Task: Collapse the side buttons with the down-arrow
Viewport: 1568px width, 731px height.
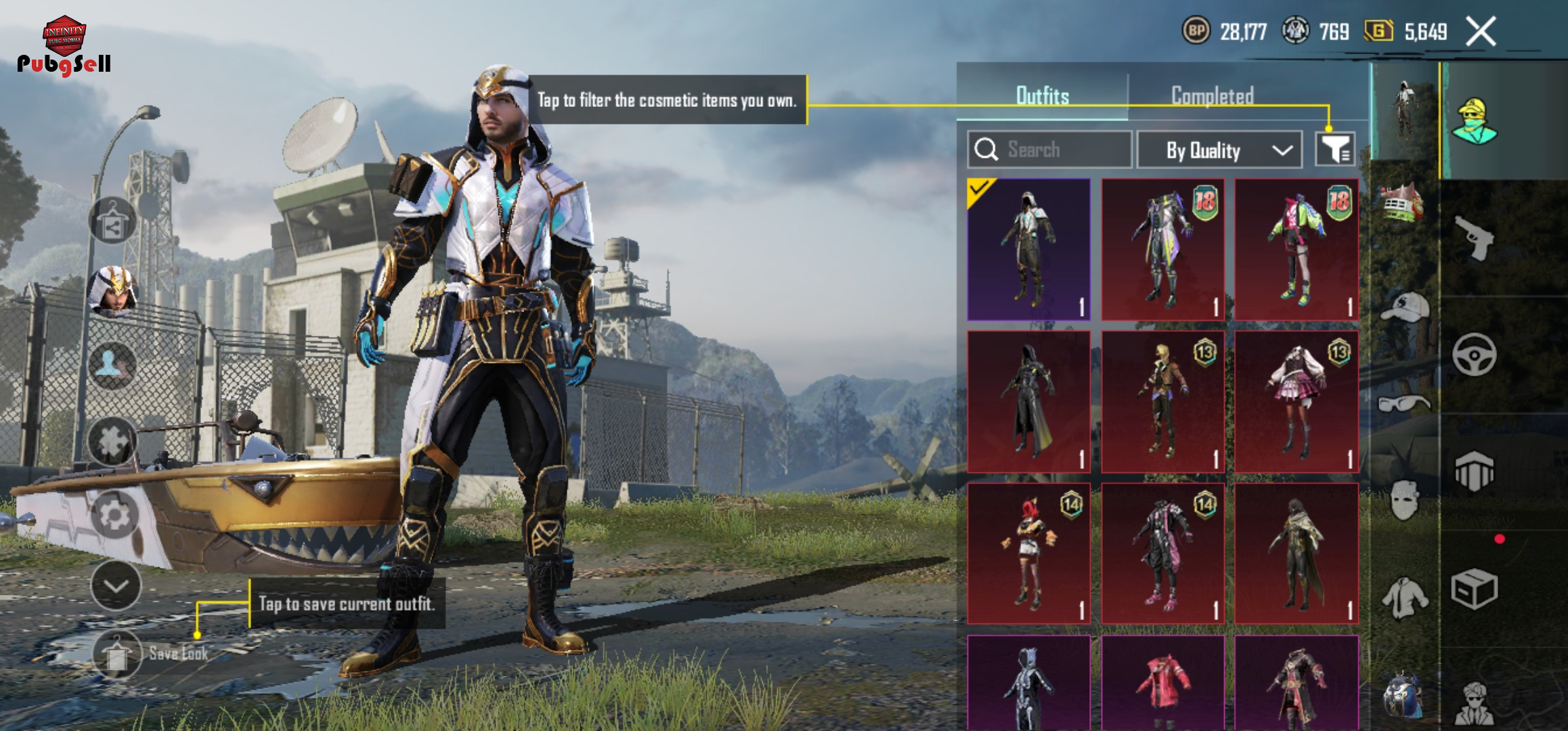Action: (x=116, y=586)
